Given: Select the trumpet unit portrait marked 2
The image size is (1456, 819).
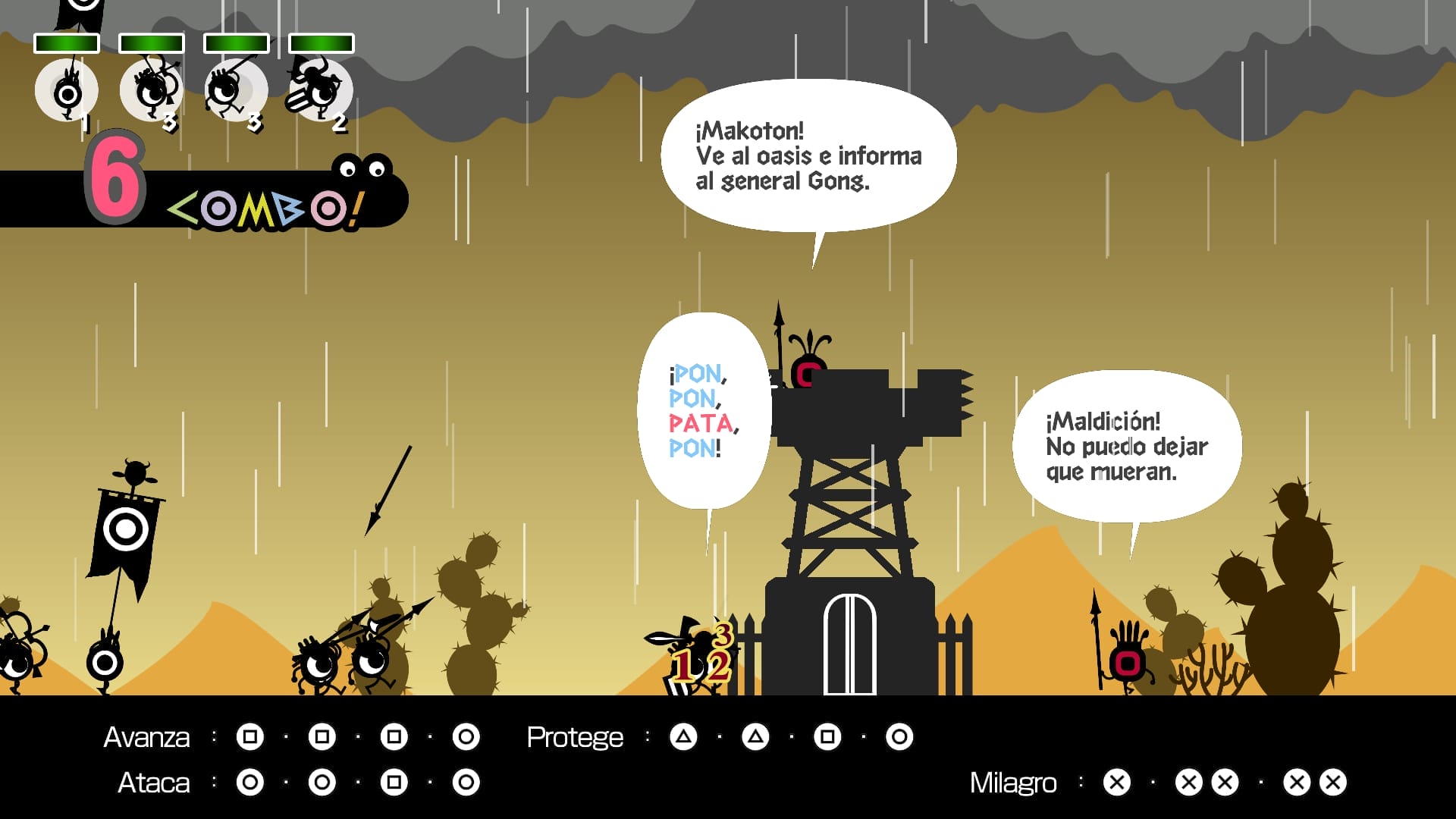Looking at the screenshot, I should [x=318, y=89].
